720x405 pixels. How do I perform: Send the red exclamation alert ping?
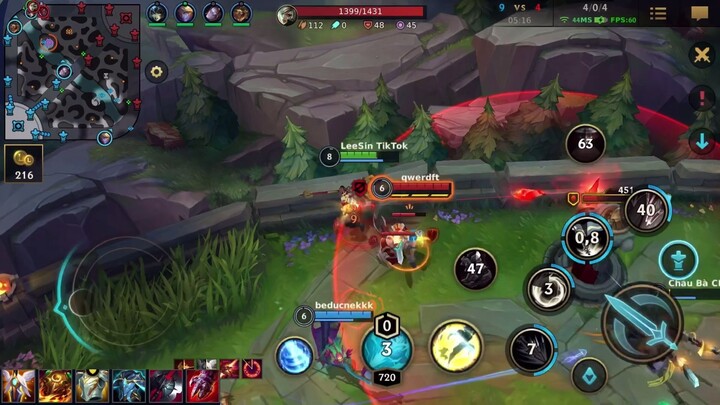tap(702, 98)
